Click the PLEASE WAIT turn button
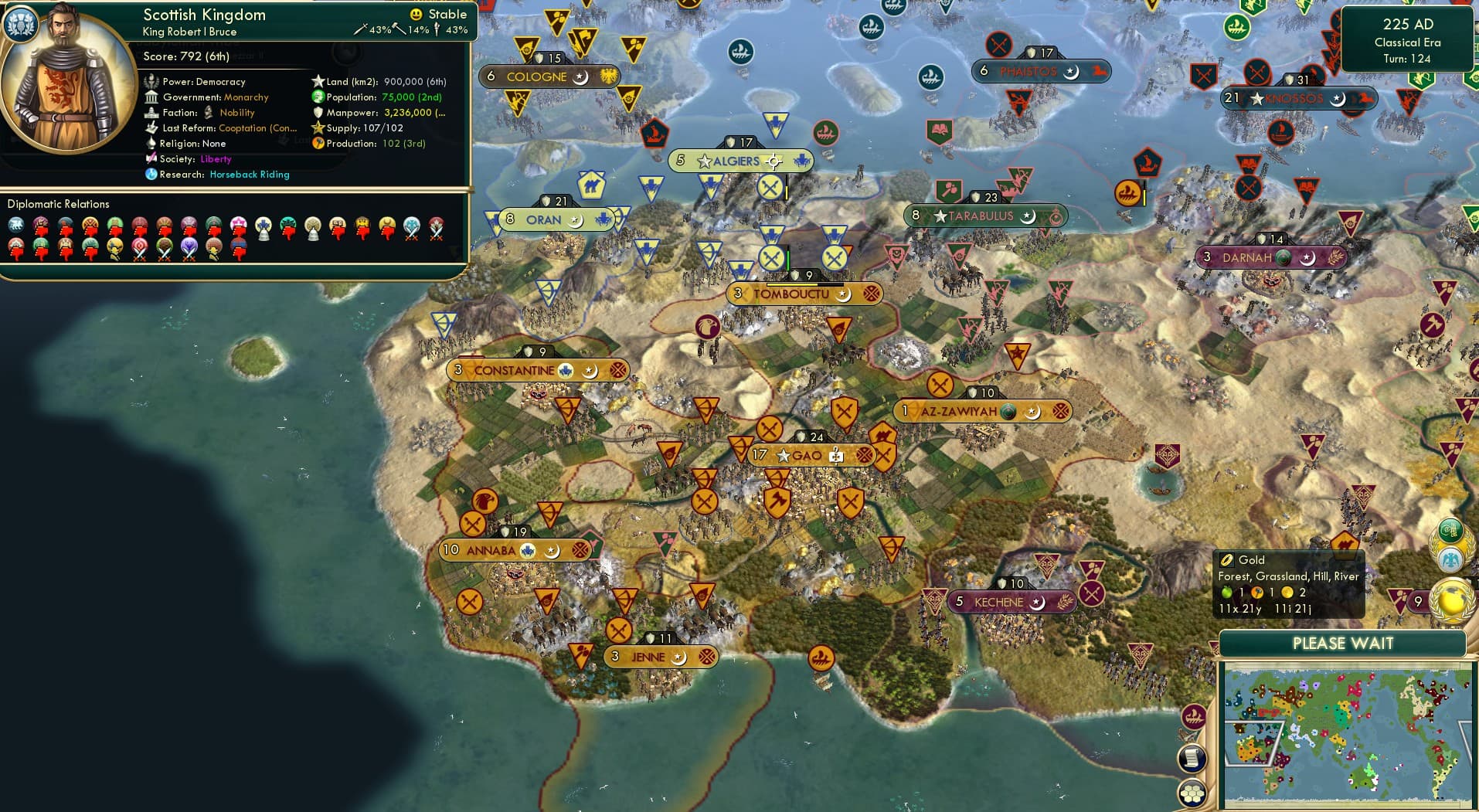This screenshot has height=812, width=1479. click(x=1342, y=644)
